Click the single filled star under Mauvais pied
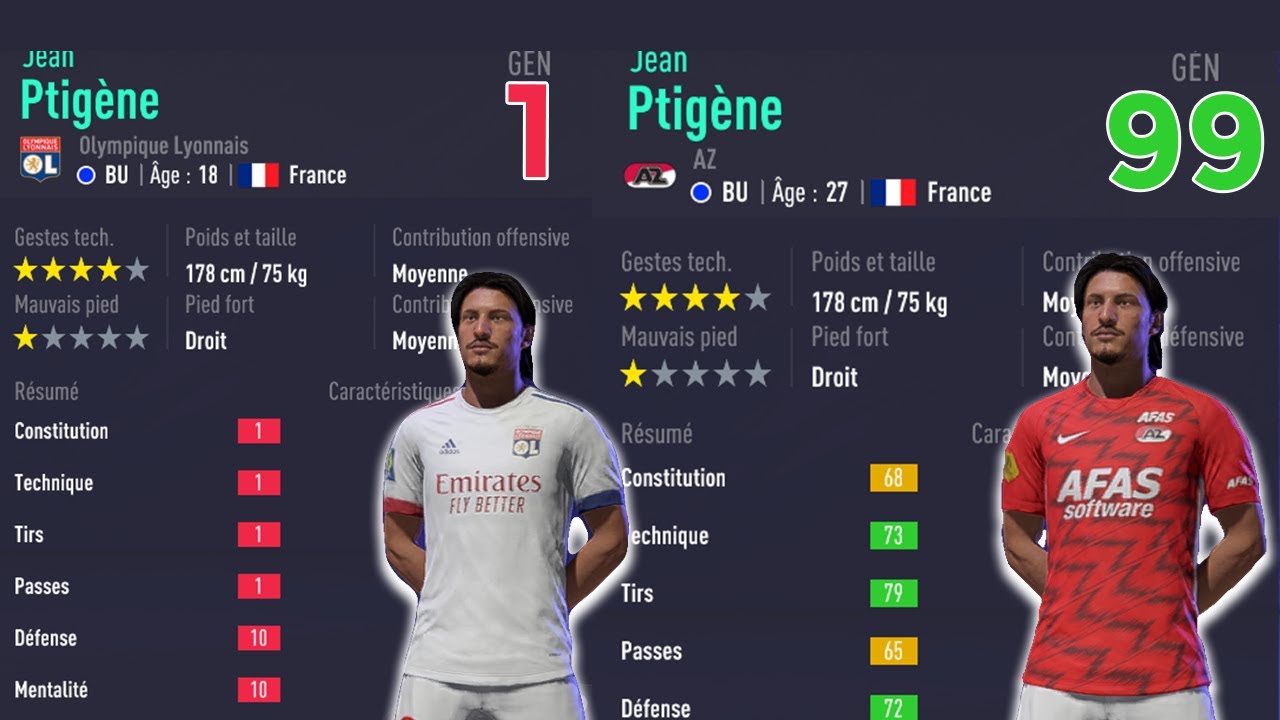1280x720 pixels. click(26, 337)
